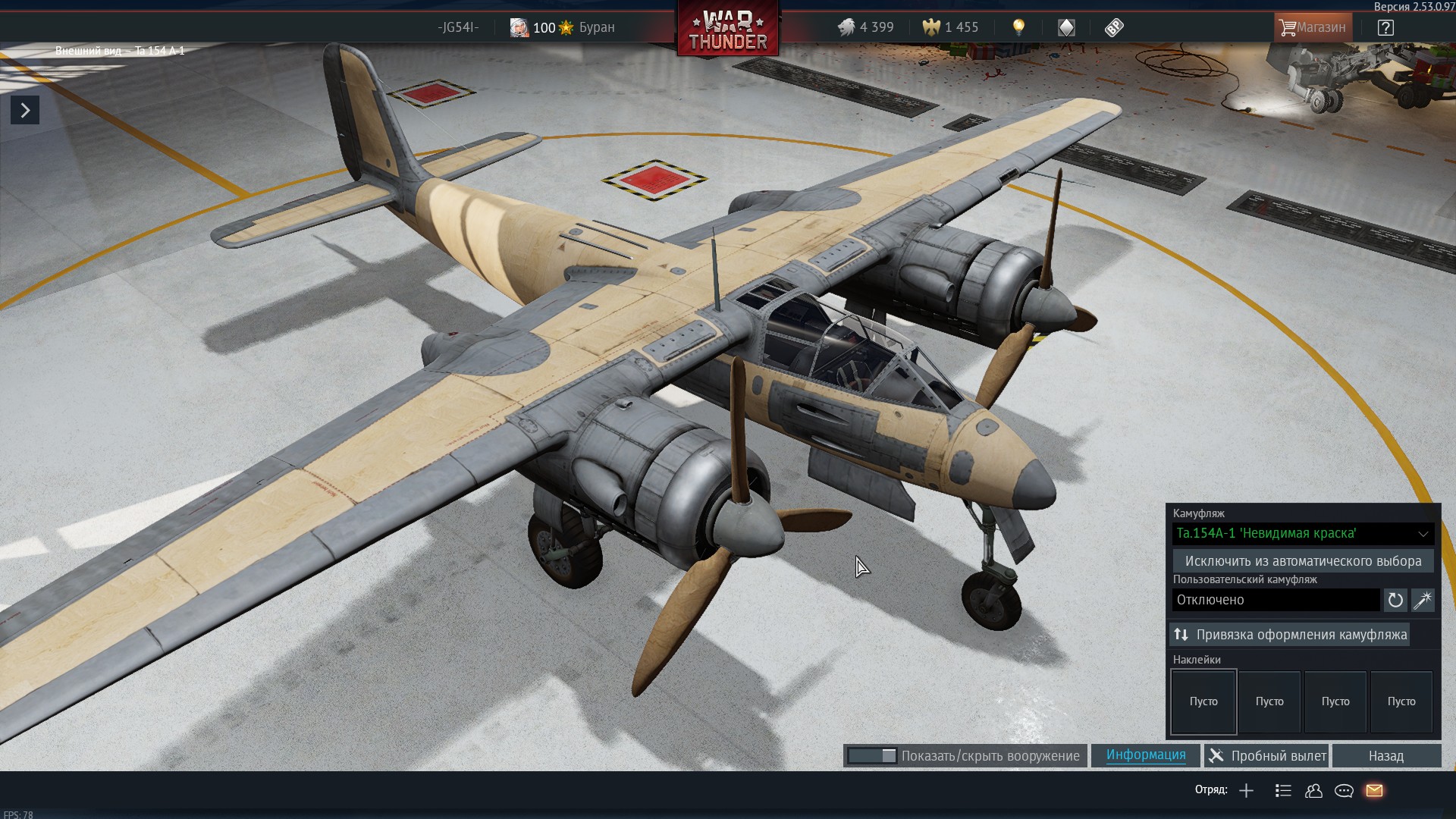Go back with the Назад button
The width and height of the screenshot is (1456, 819).
1385,756
